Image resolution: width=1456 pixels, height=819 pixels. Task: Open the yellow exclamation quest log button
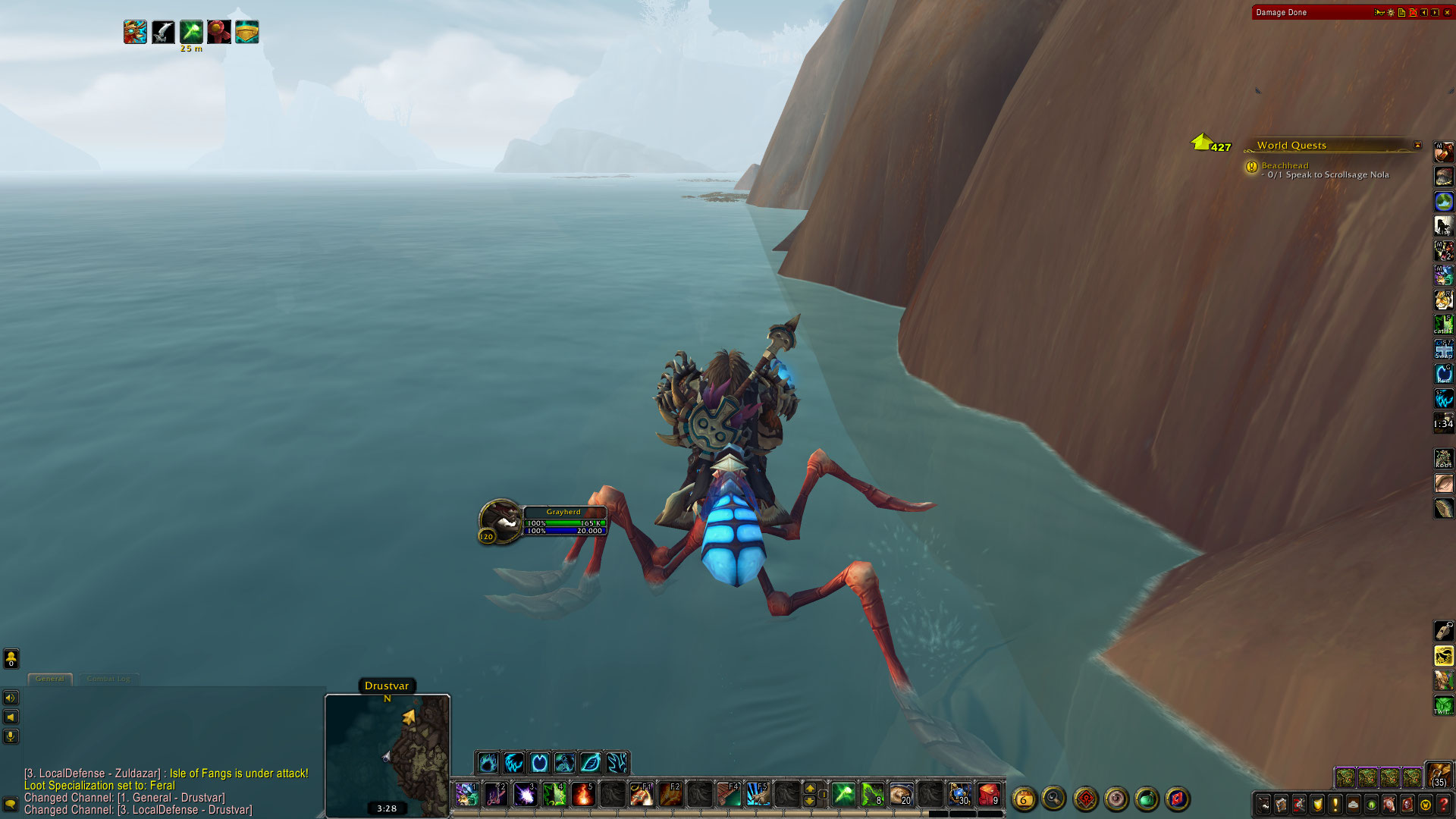pyautogui.click(x=1335, y=804)
